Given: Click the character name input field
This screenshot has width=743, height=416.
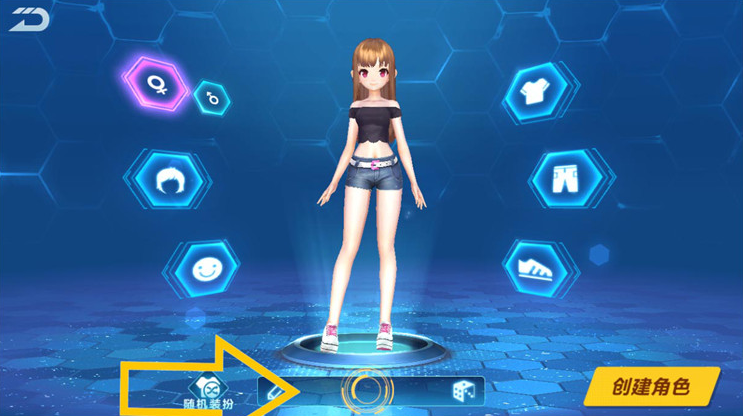Looking at the screenshot, I should [x=366, y=391].
